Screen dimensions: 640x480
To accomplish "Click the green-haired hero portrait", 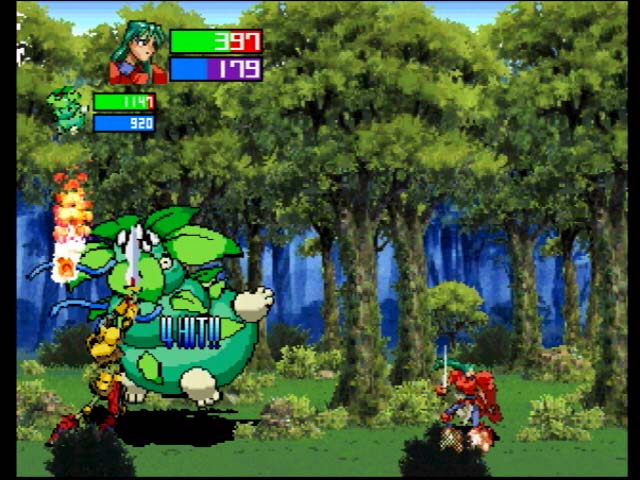I will tap(138, 53).
